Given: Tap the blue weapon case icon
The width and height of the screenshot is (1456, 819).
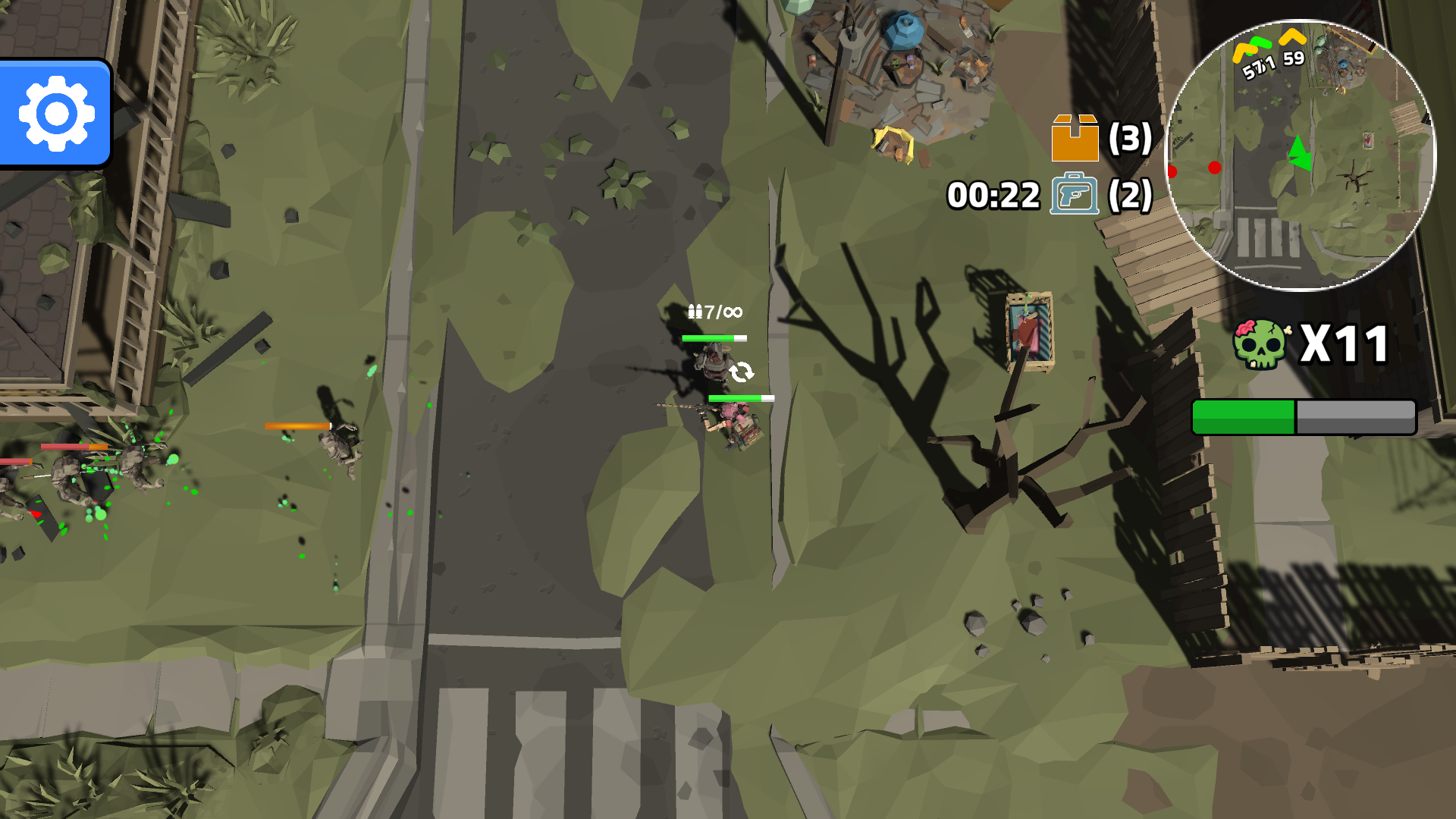Looking at the screenshot, I should (x=1074, y=194).
